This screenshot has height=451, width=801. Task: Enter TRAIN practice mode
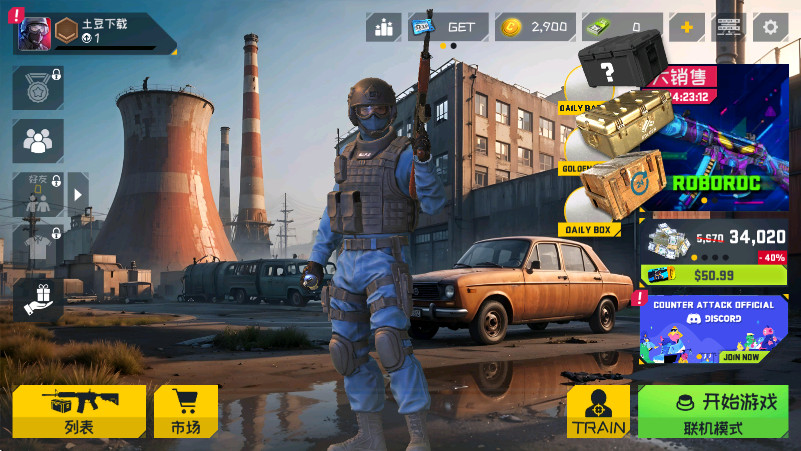click(x=598, y=411)
